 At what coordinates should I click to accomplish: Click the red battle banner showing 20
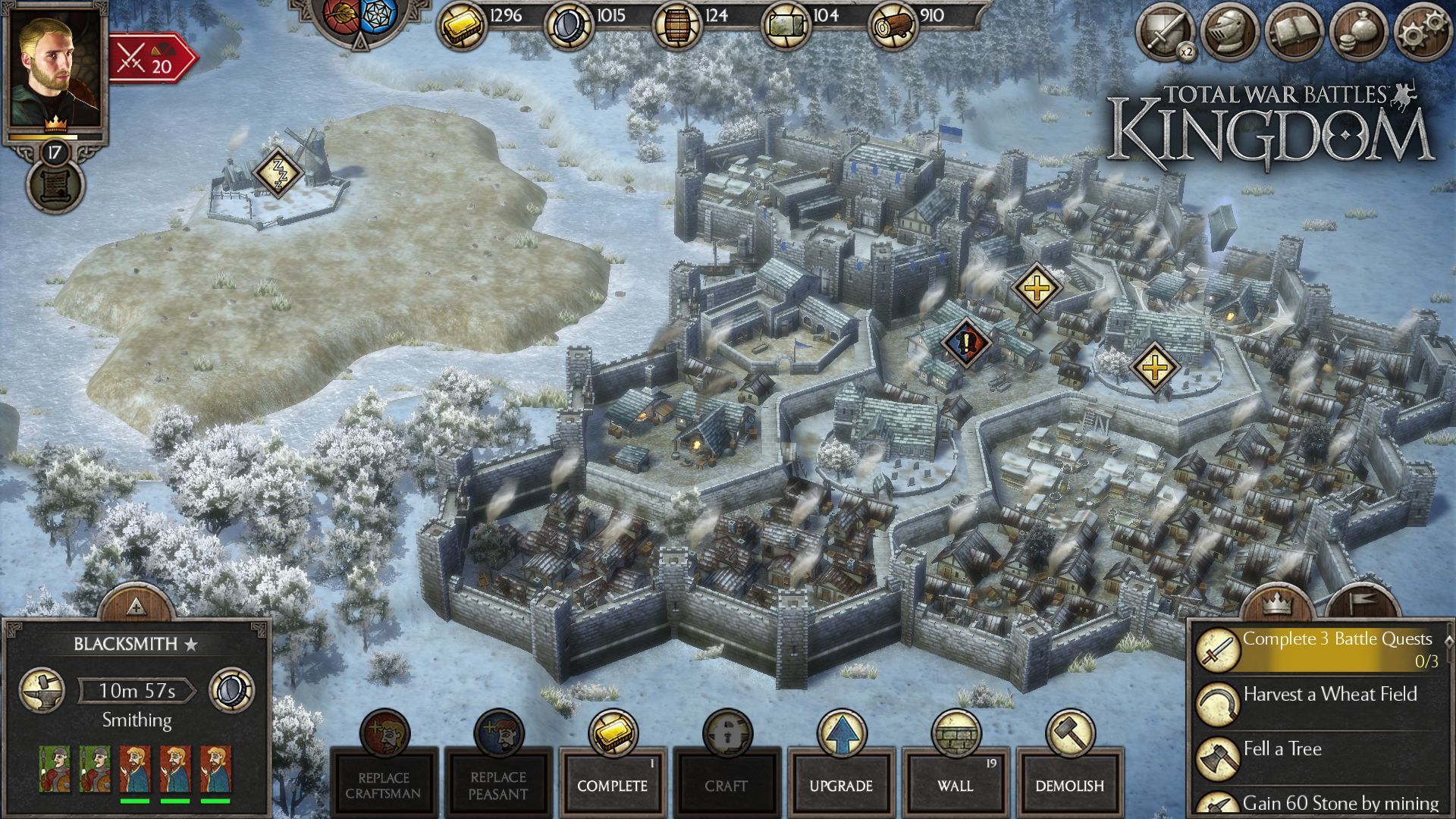click(152, 59)
